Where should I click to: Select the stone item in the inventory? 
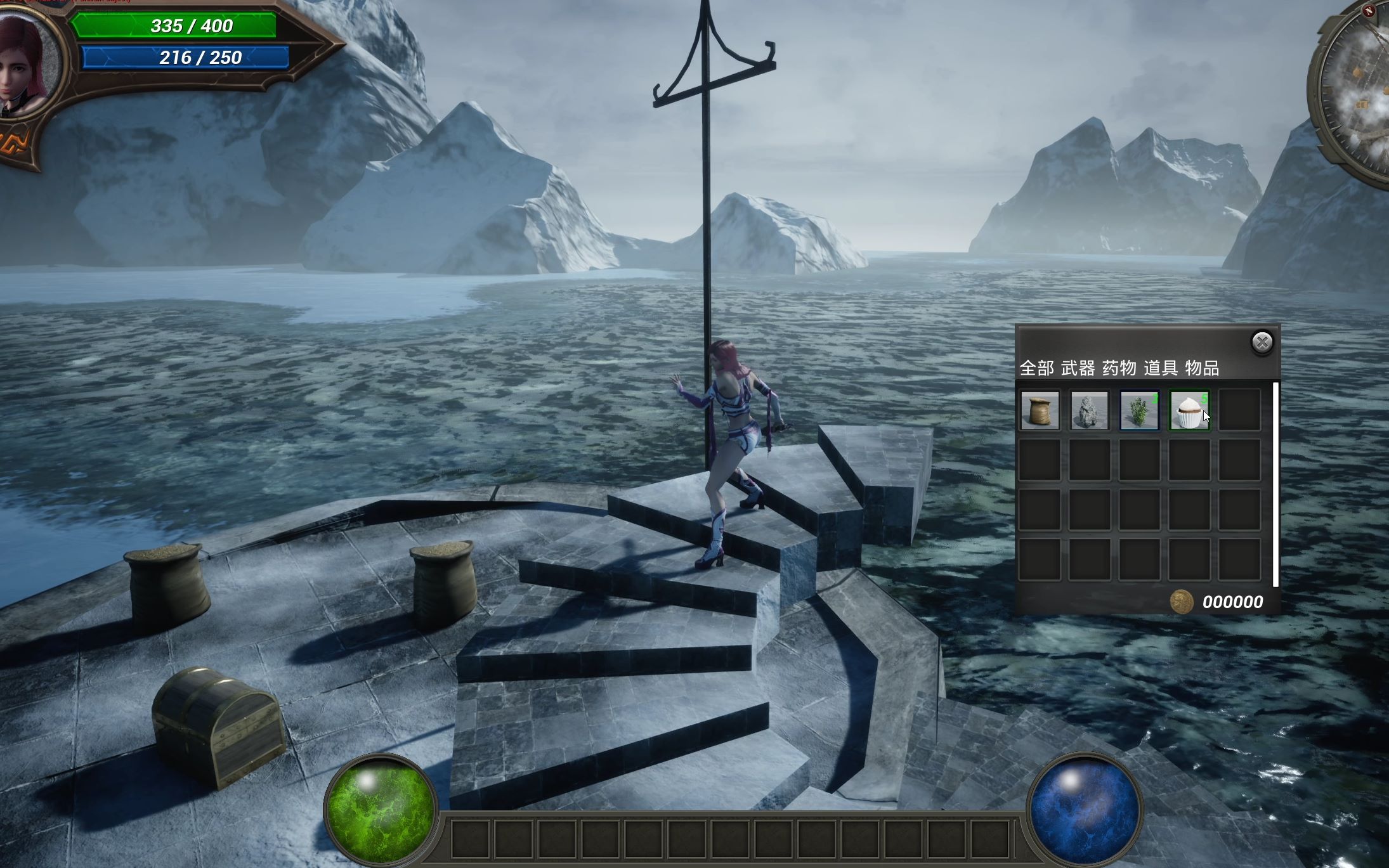(x=1091, y=409)
